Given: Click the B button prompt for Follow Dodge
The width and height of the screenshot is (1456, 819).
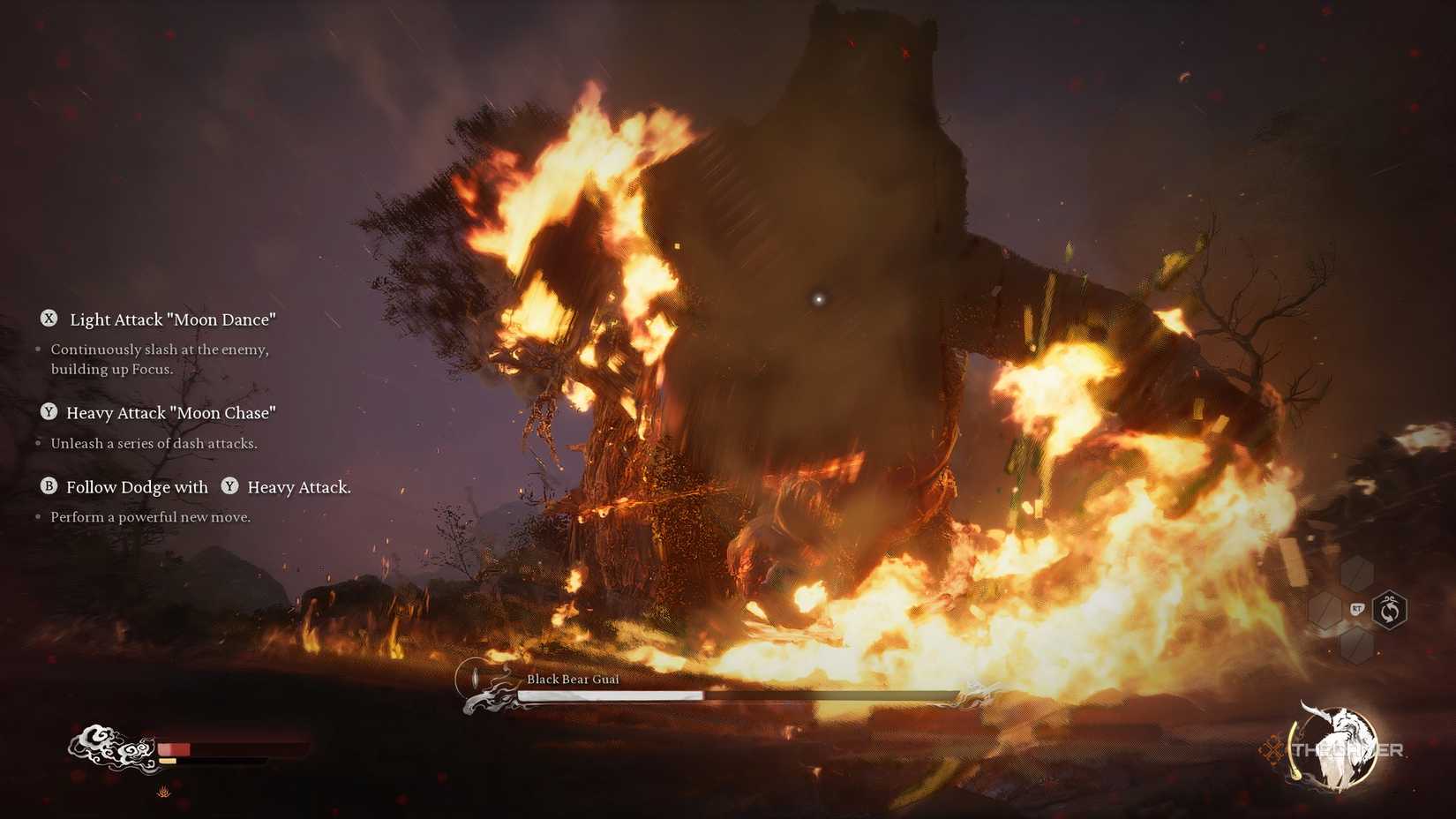Looking at the screenshot, I should point(48,486).
